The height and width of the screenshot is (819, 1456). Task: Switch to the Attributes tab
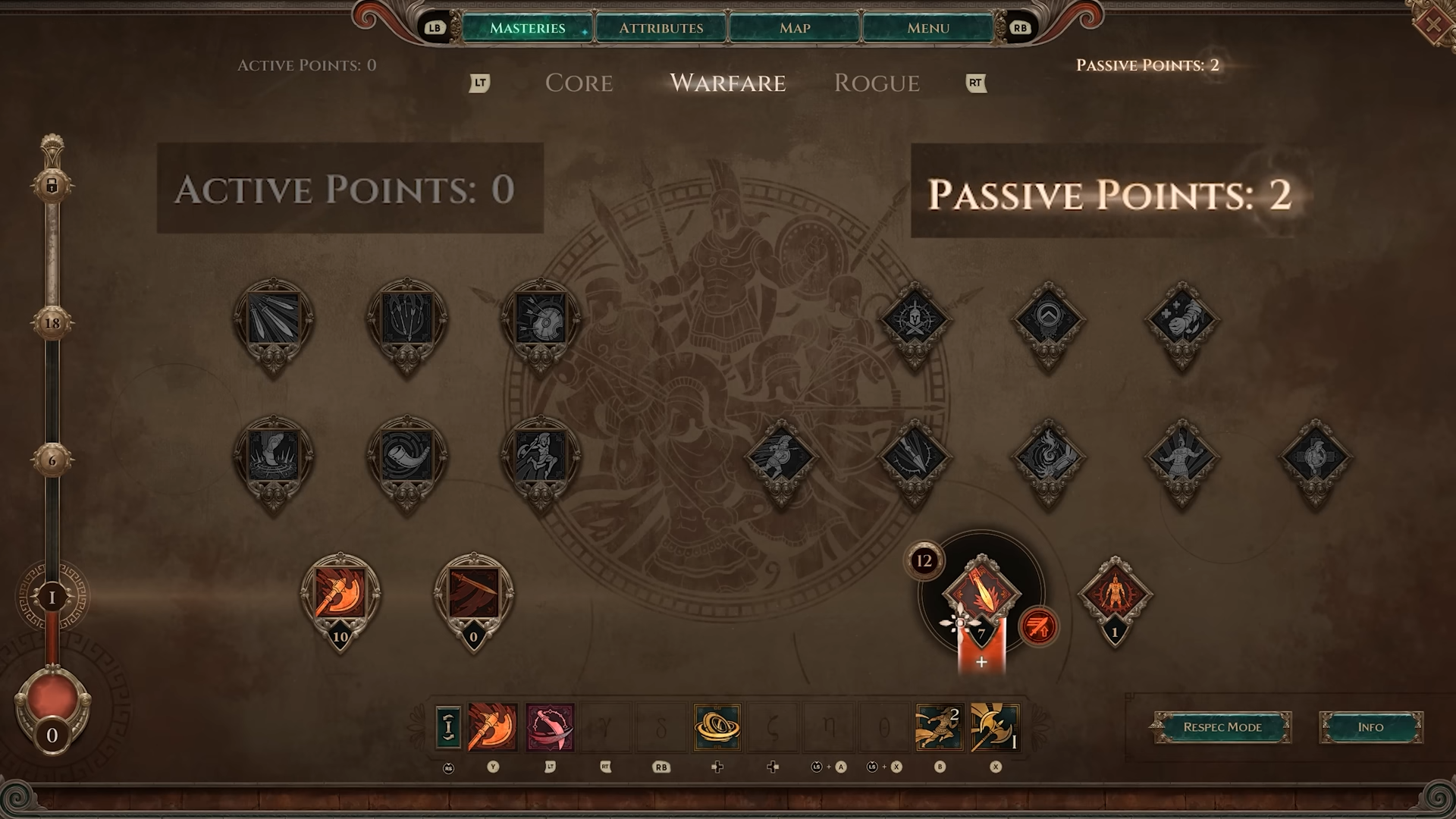click(x=661, y=28)
